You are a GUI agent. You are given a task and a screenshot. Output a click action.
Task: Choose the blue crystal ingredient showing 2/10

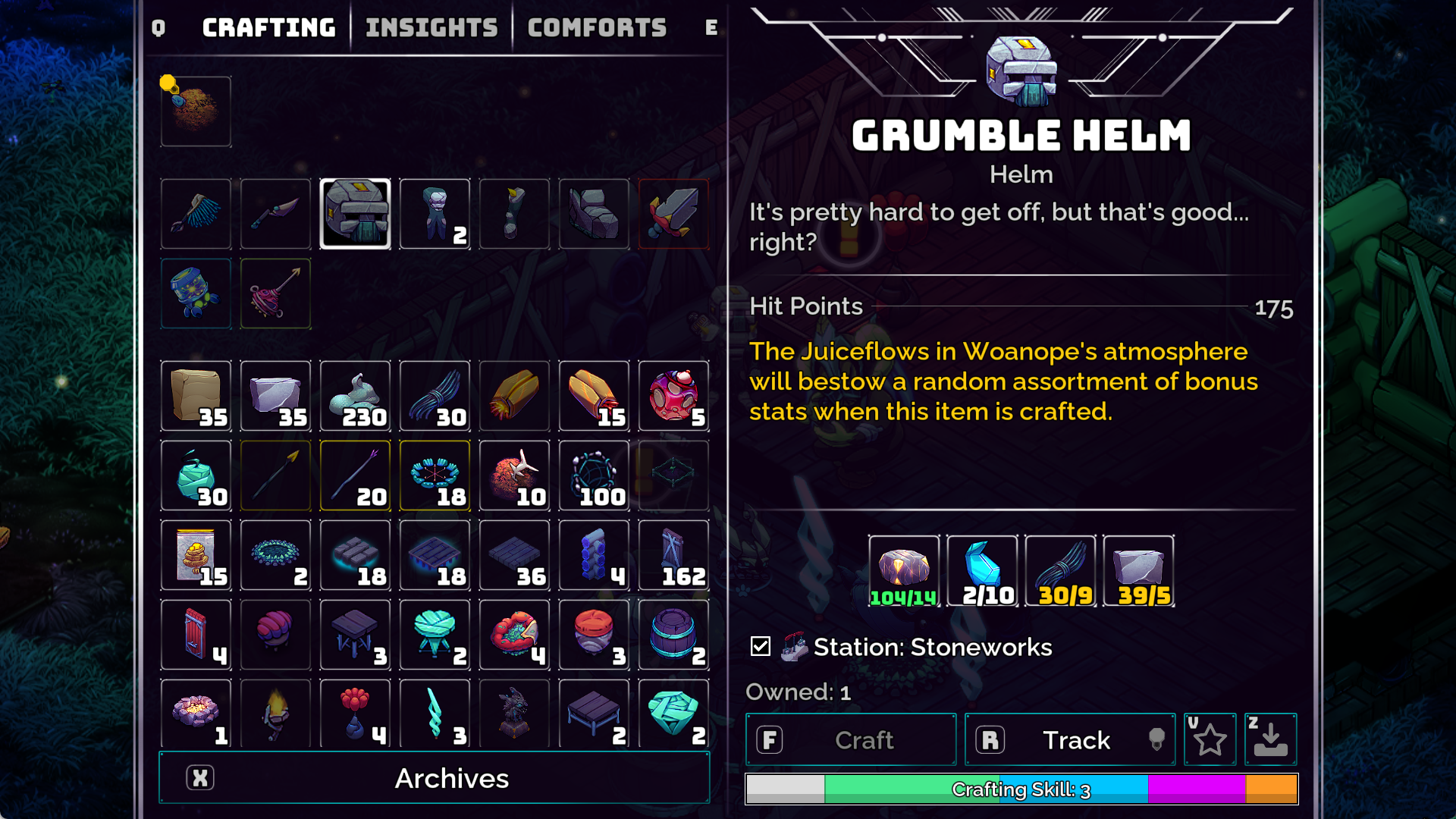pos(982,571)
